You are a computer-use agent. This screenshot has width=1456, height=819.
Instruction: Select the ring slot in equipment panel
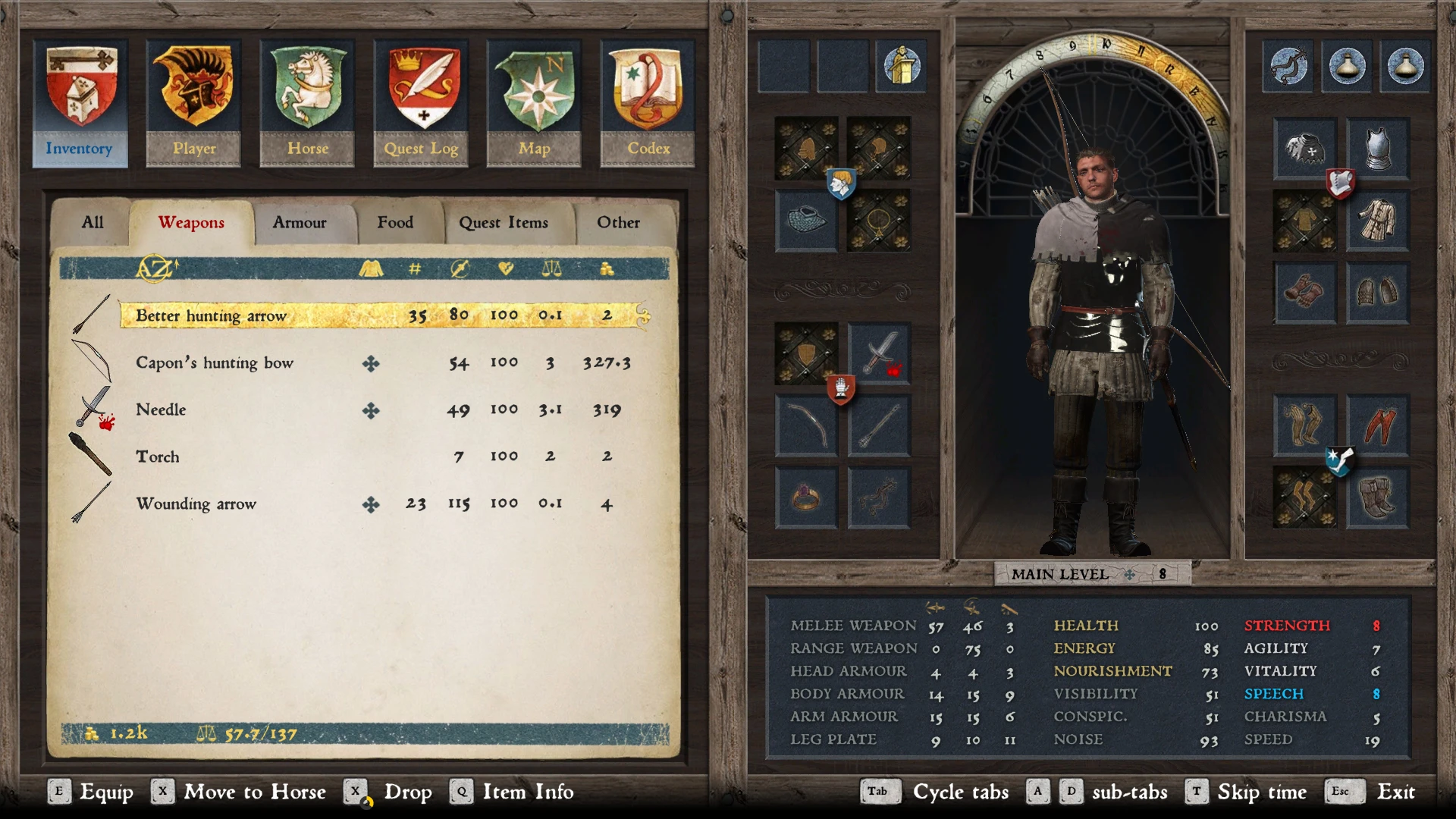(807, 497)
